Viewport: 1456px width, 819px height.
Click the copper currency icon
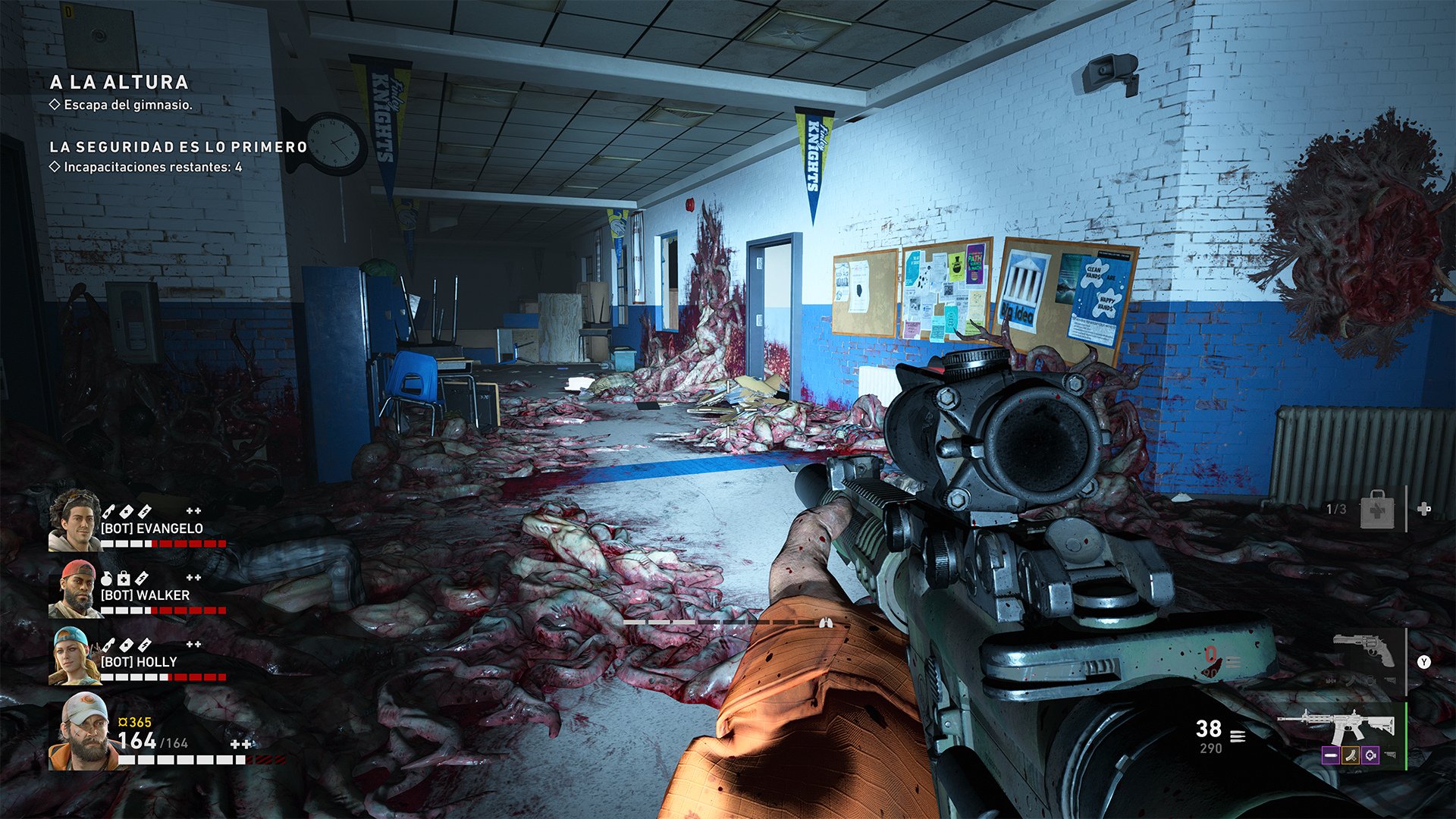(x=122, y=723)
